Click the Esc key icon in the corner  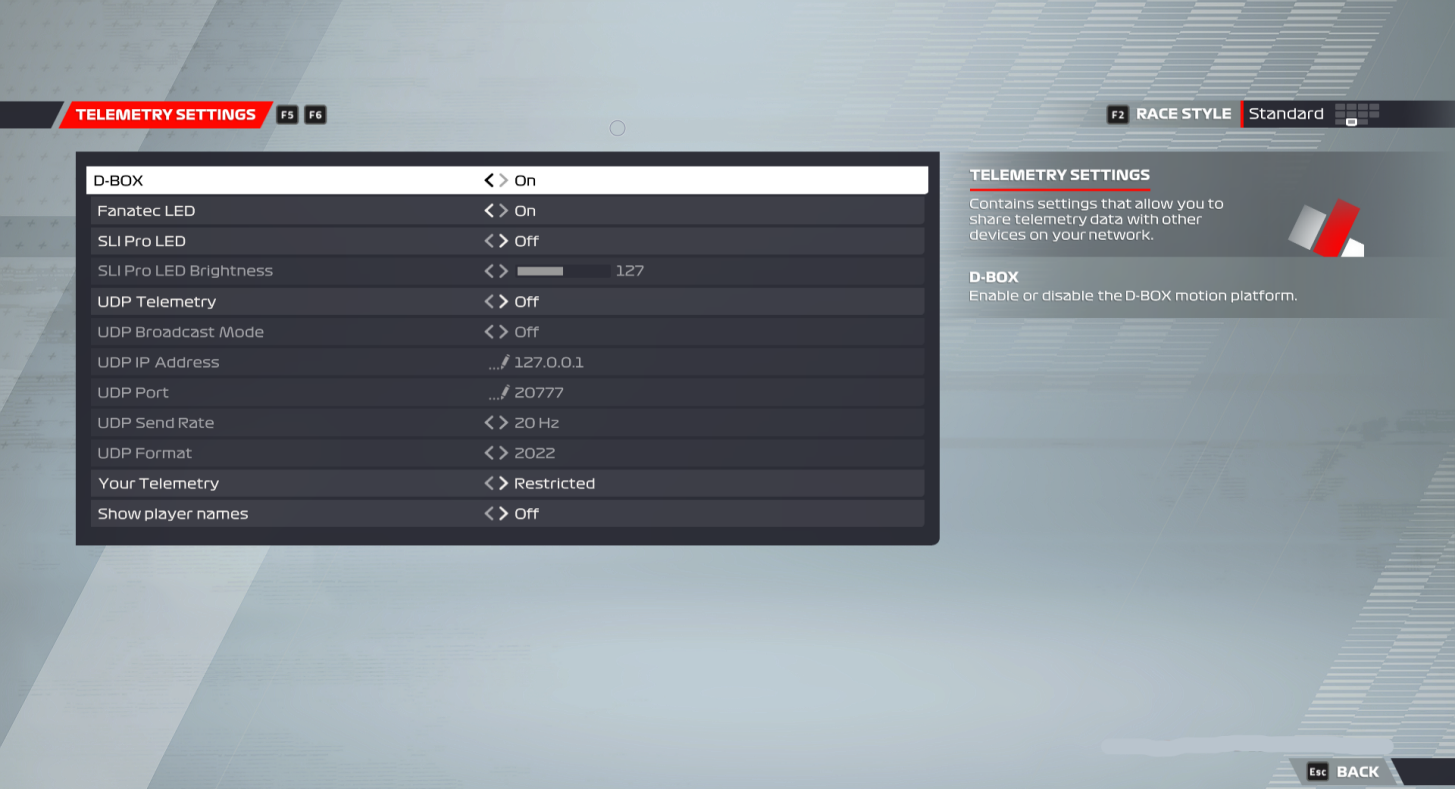pyautogui.click(x=1317, y=771)
